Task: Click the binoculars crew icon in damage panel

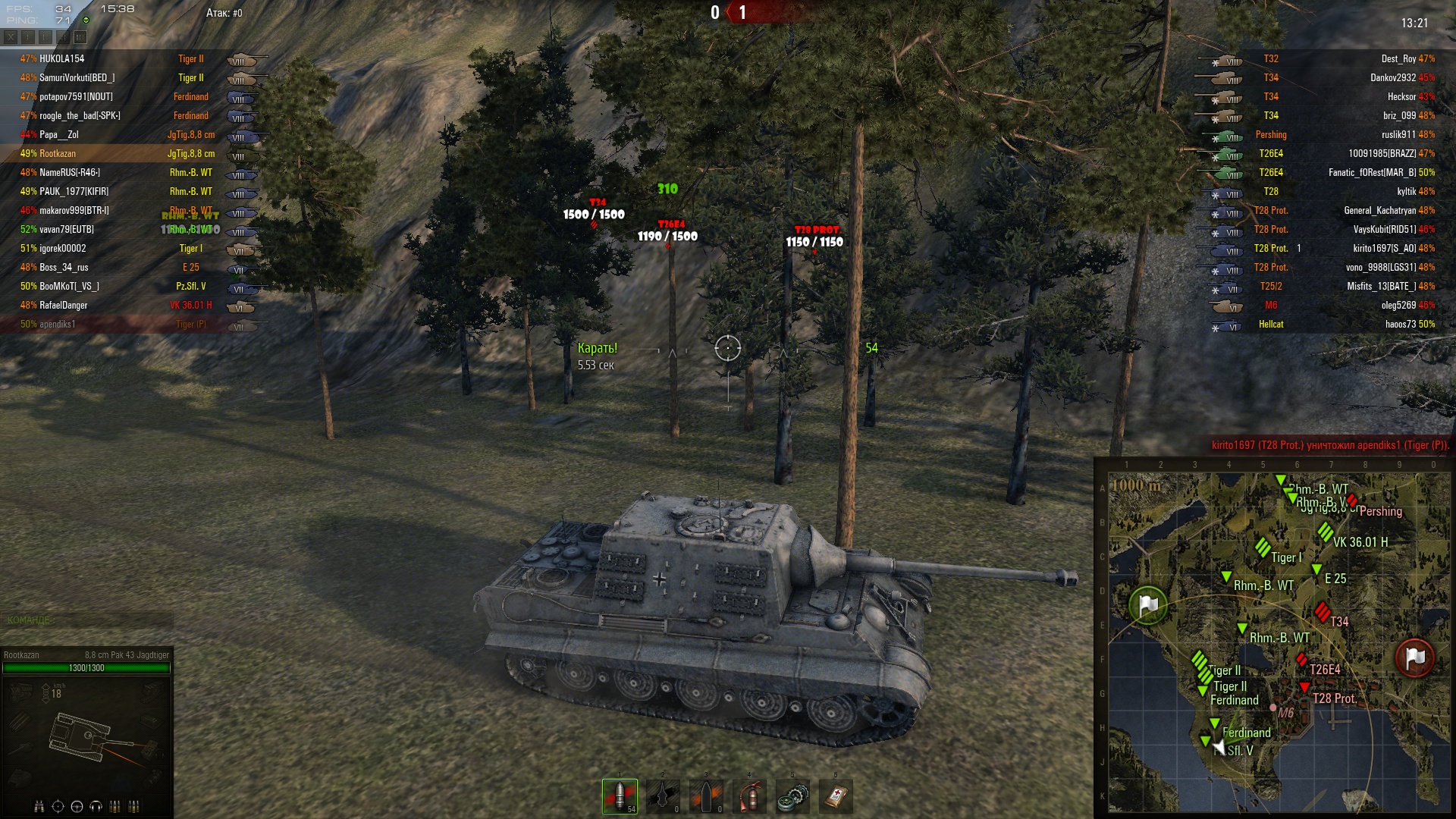Action: point(39,806)
